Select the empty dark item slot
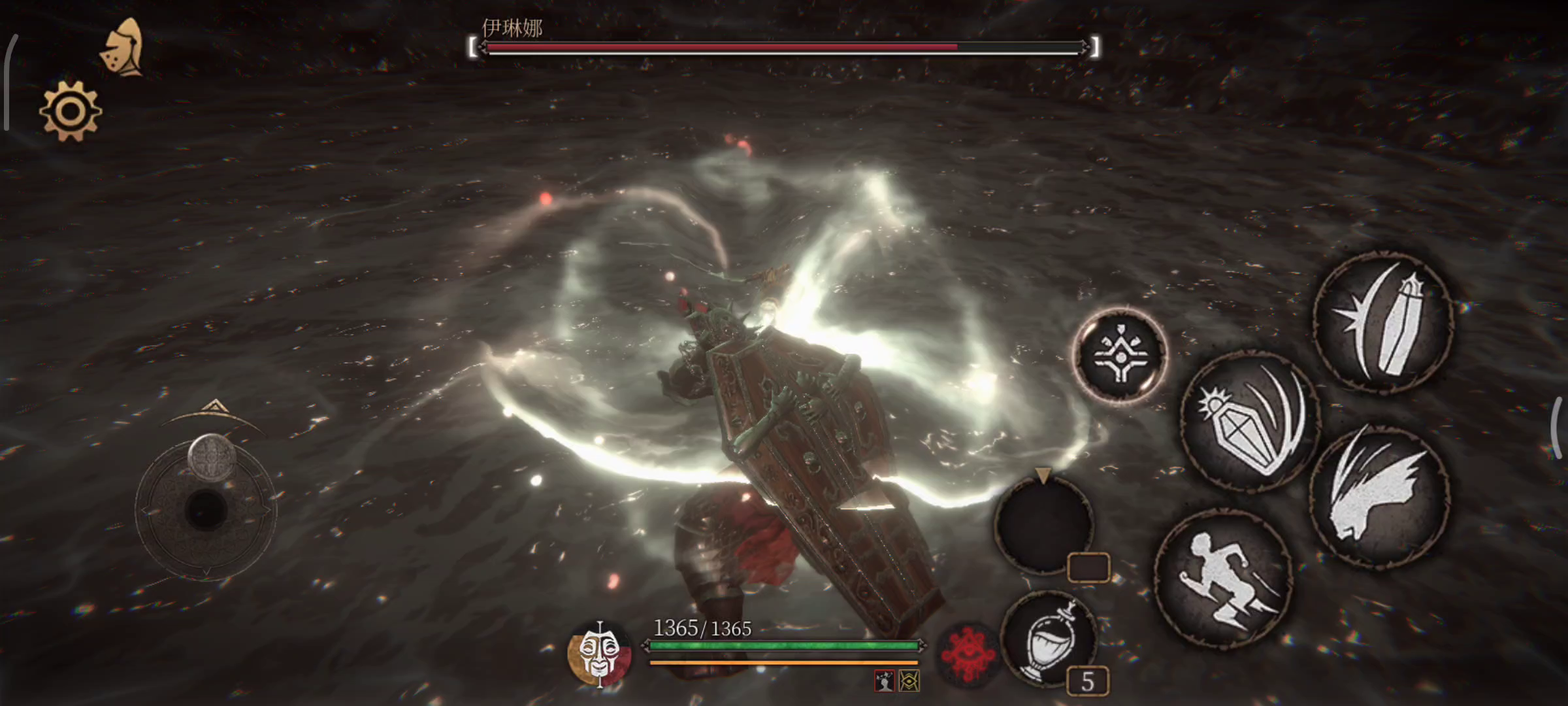The height and width of the screenshot is (706, 1568). [1043, 524]
